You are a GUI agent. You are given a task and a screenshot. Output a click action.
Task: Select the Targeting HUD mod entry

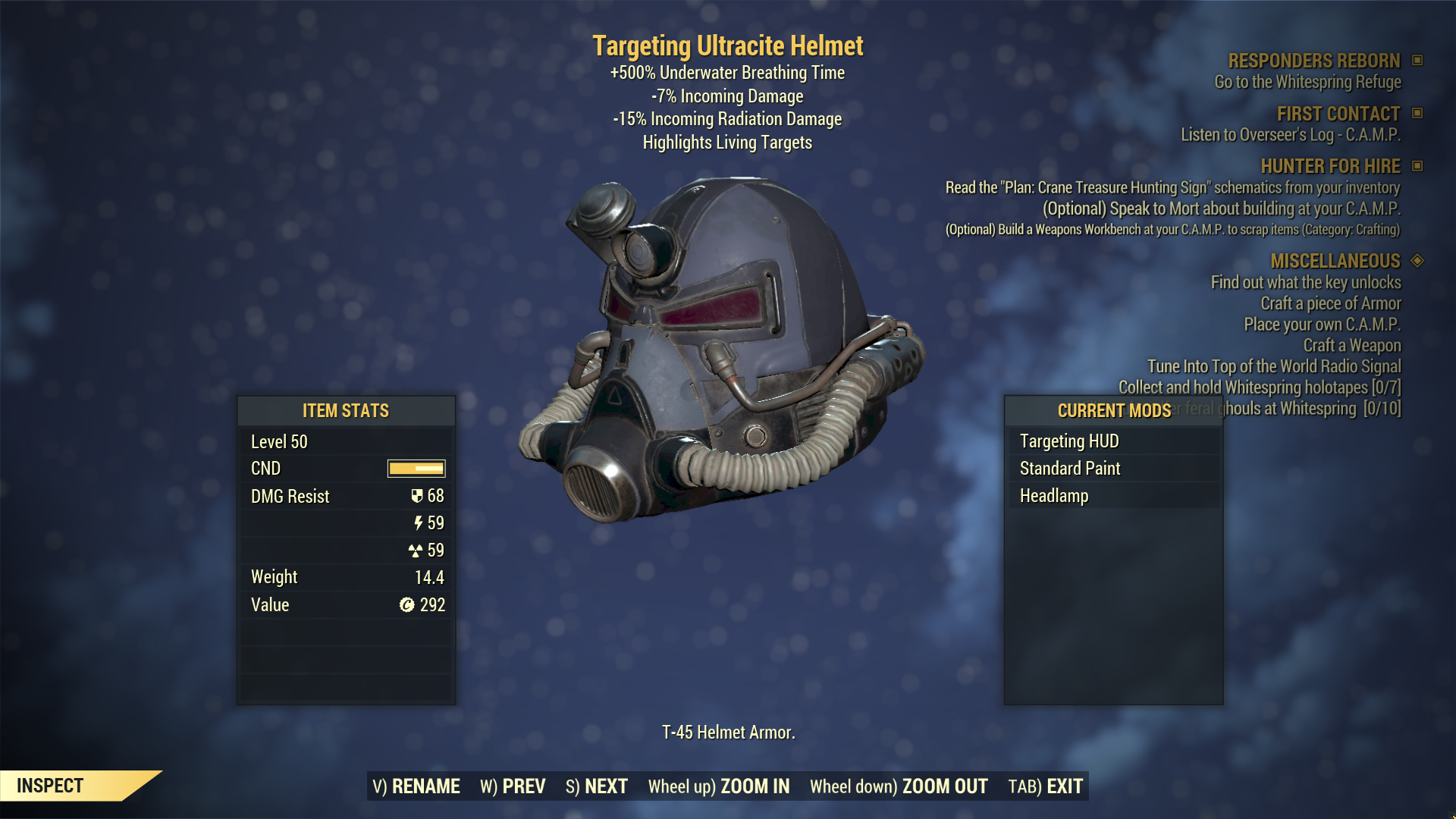tap(1069, 441)
